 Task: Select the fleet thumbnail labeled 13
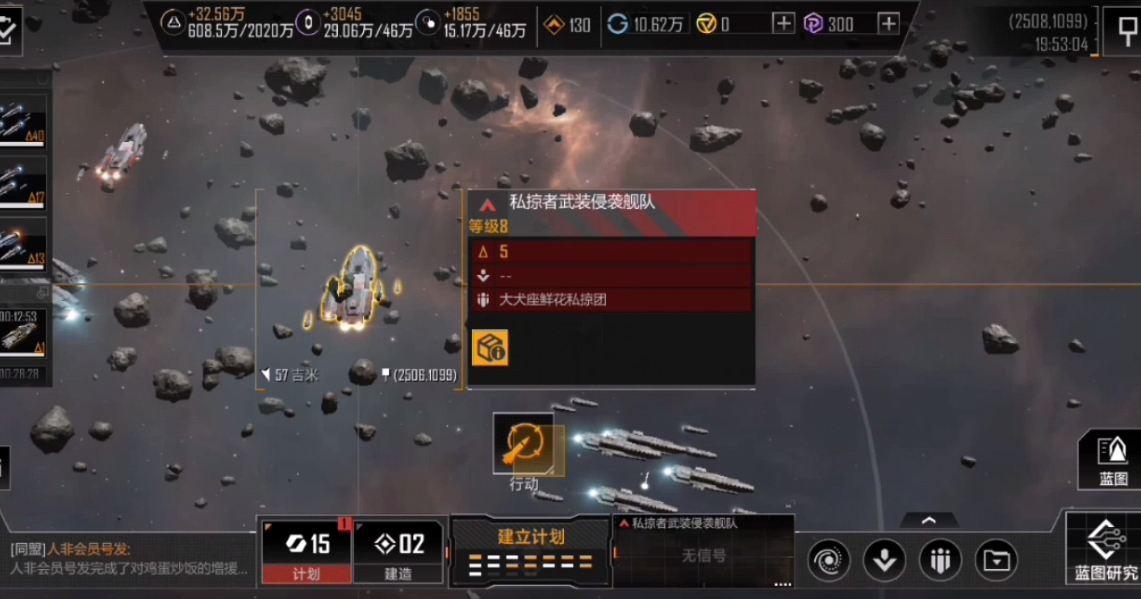pos(23,244)
